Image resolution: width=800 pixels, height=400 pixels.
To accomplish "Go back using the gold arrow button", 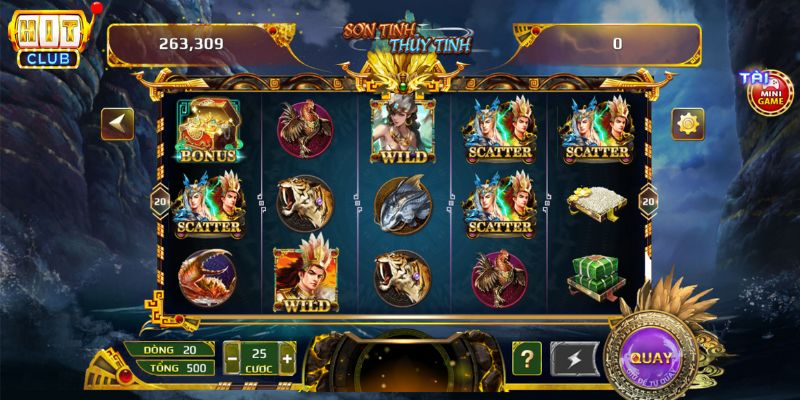I will (x=119, y=123).
